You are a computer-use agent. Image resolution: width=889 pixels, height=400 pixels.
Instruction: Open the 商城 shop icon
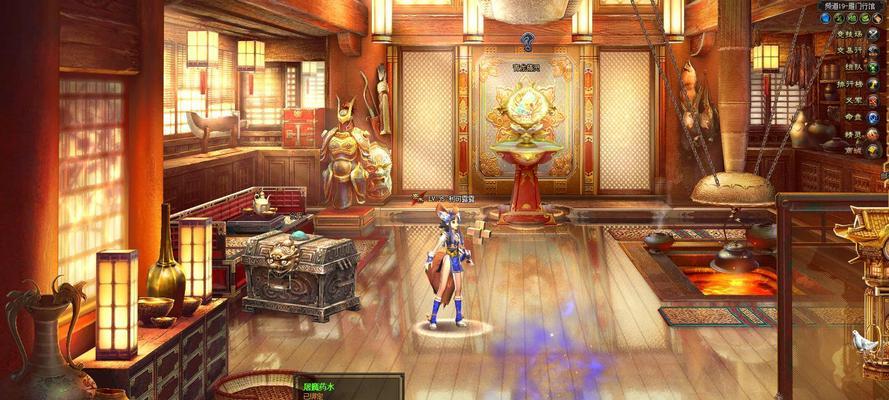click(x=873, y=150)
